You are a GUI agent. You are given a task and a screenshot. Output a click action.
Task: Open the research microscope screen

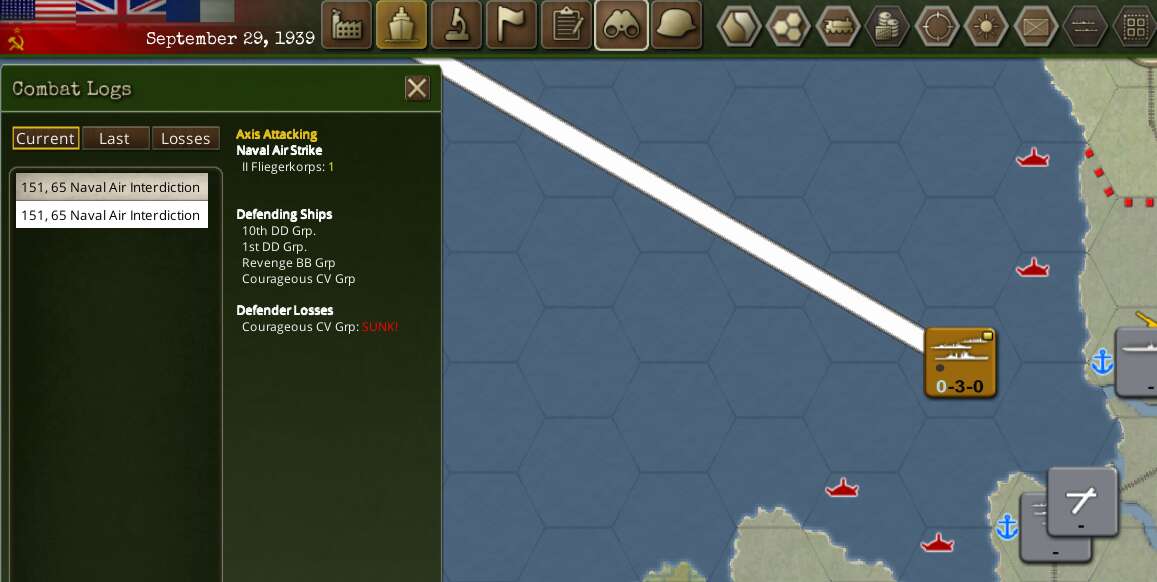click(456, 25)
